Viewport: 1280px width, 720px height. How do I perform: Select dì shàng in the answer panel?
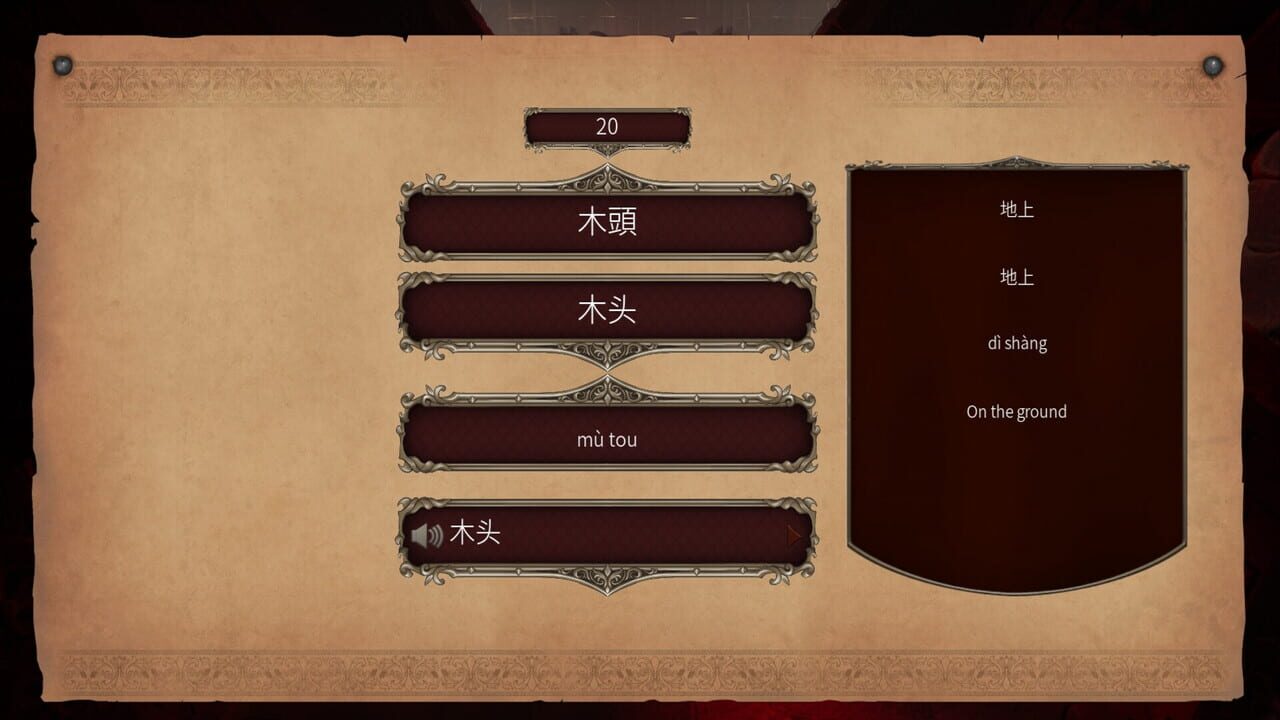tap(1017, 343)
